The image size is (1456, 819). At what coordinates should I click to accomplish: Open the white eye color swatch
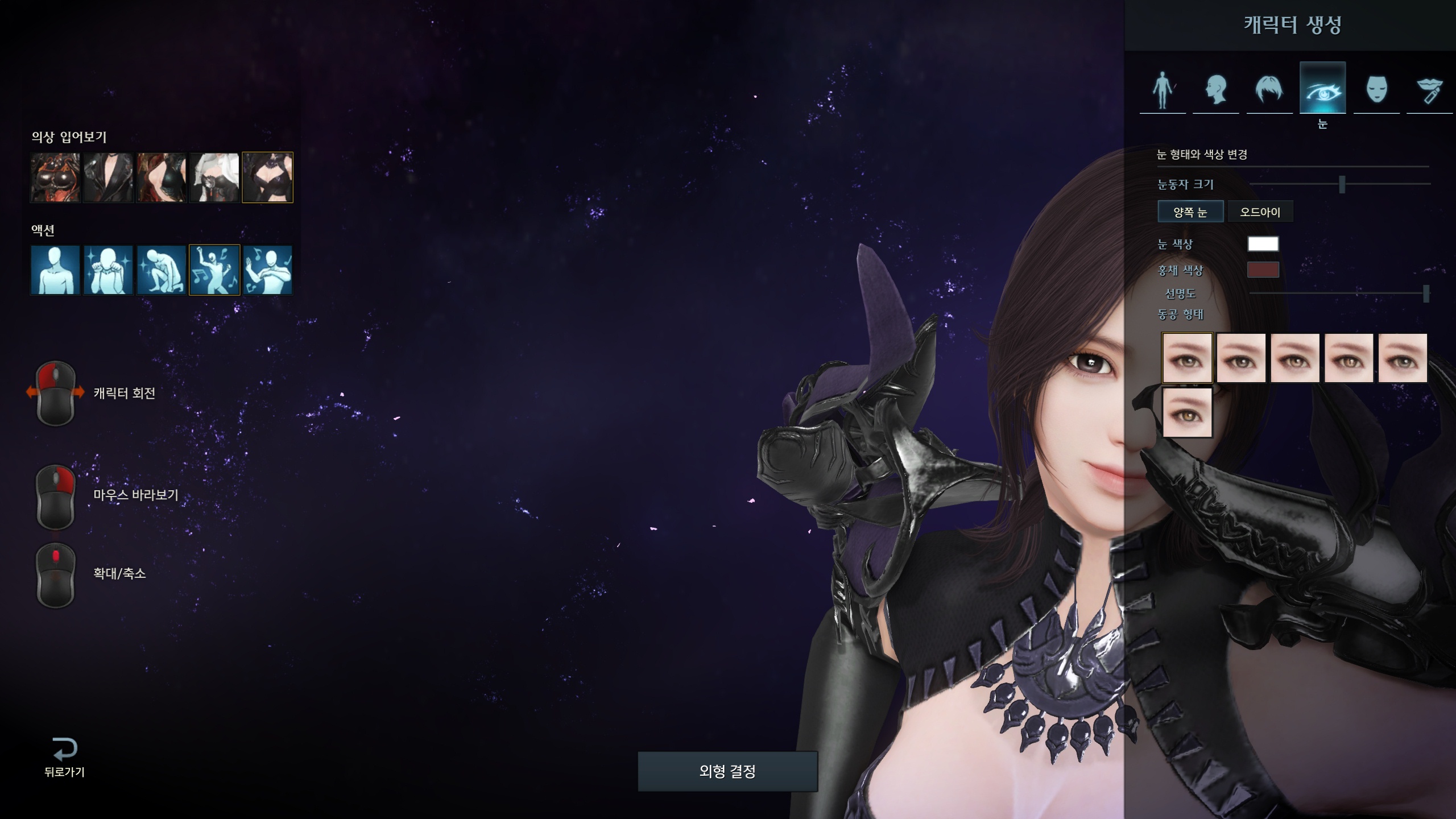click(x=1263, y=244)
